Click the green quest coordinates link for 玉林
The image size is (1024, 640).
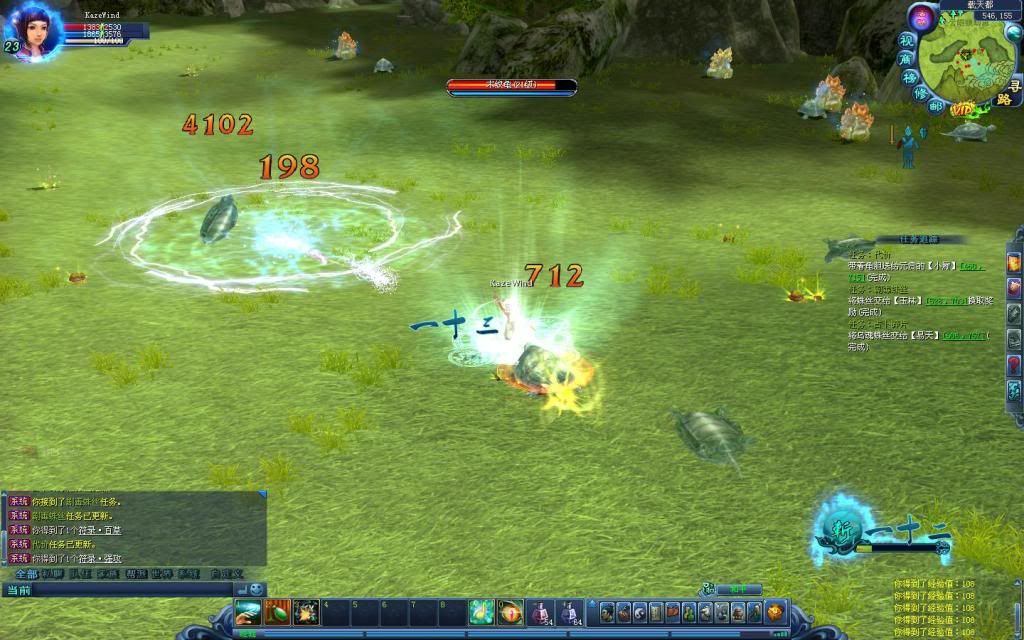[946, 300]
